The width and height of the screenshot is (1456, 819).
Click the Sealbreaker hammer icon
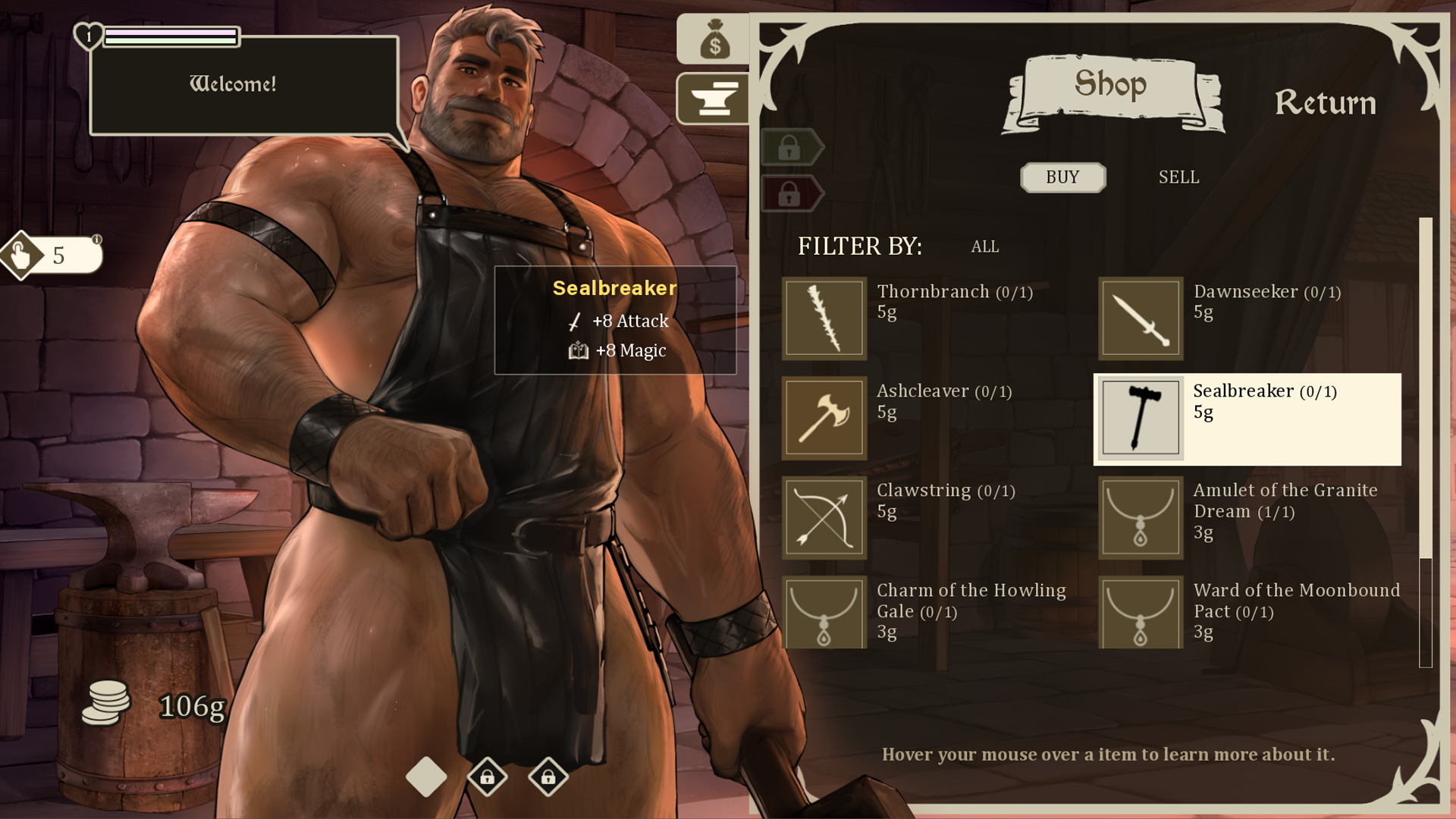[1141, 417]
